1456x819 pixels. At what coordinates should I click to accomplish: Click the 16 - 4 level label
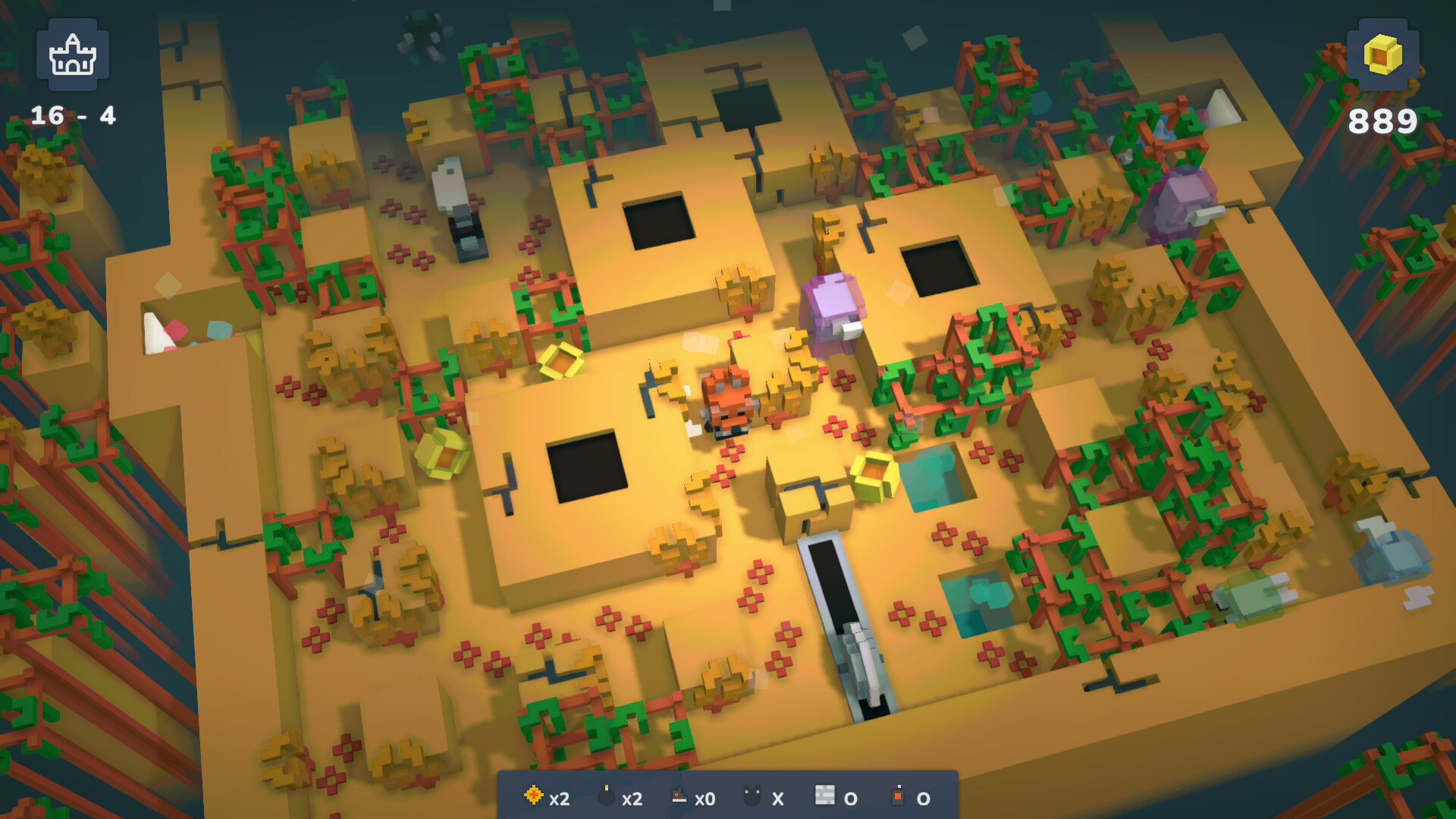(x=74, y=115)
